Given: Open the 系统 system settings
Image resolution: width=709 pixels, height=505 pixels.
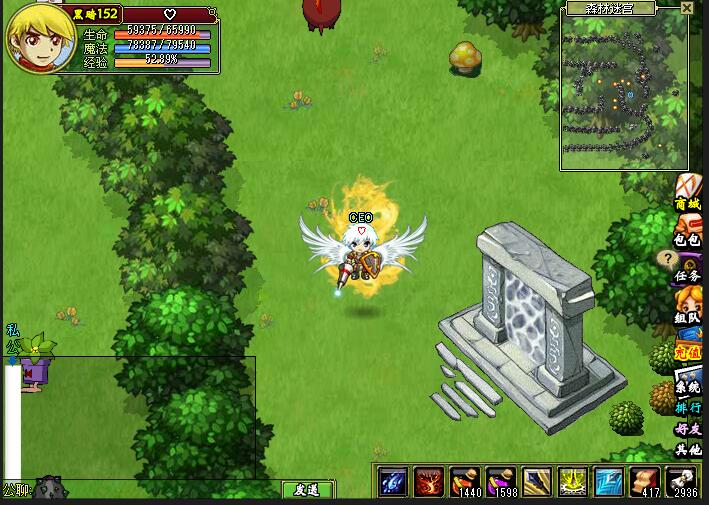Looking at the screenshot, I should 688,379.
